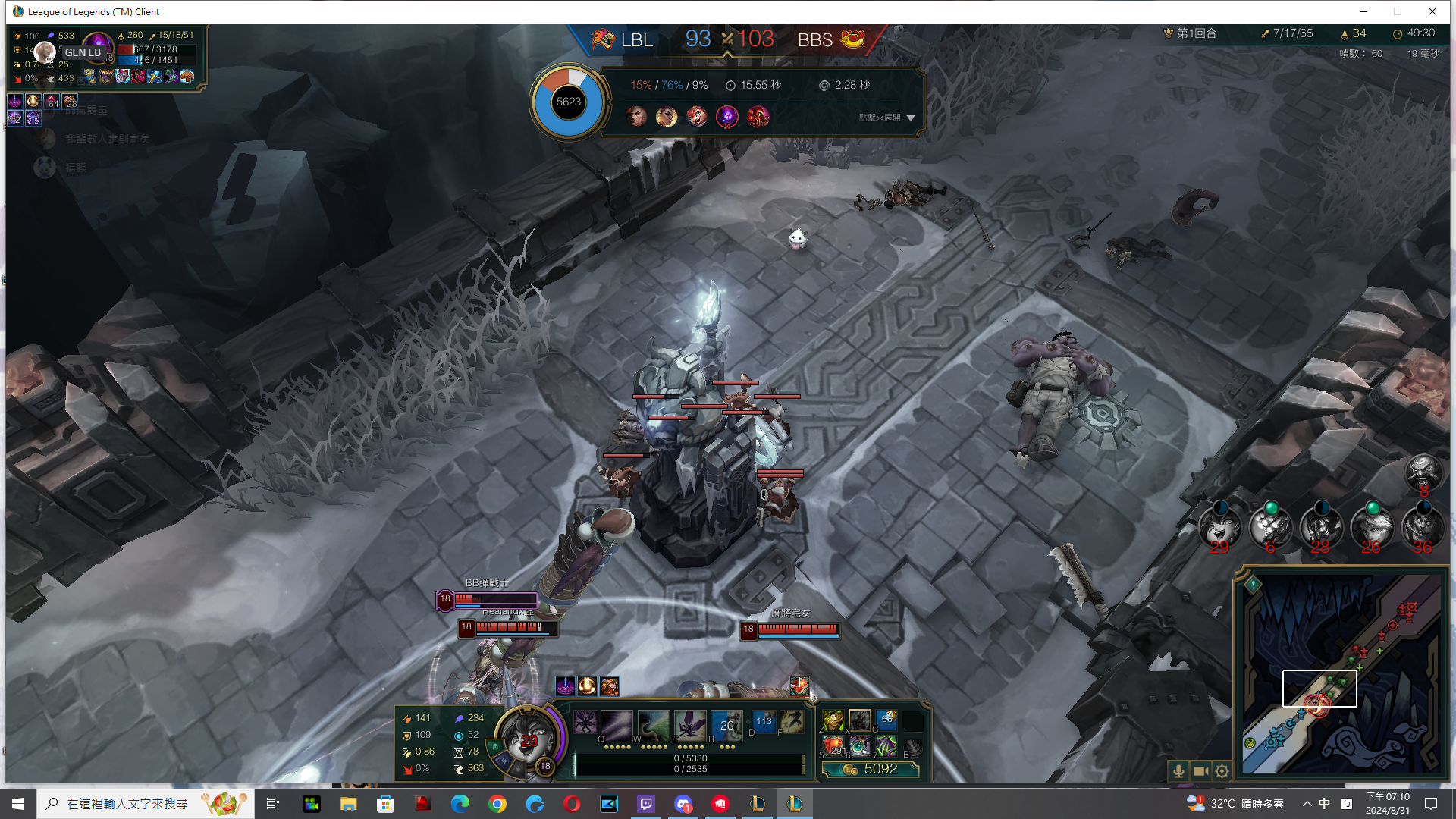The width and height of the screenshot is (1456, 819).
Task: Click on the minimap
Action: point(1342,675)
